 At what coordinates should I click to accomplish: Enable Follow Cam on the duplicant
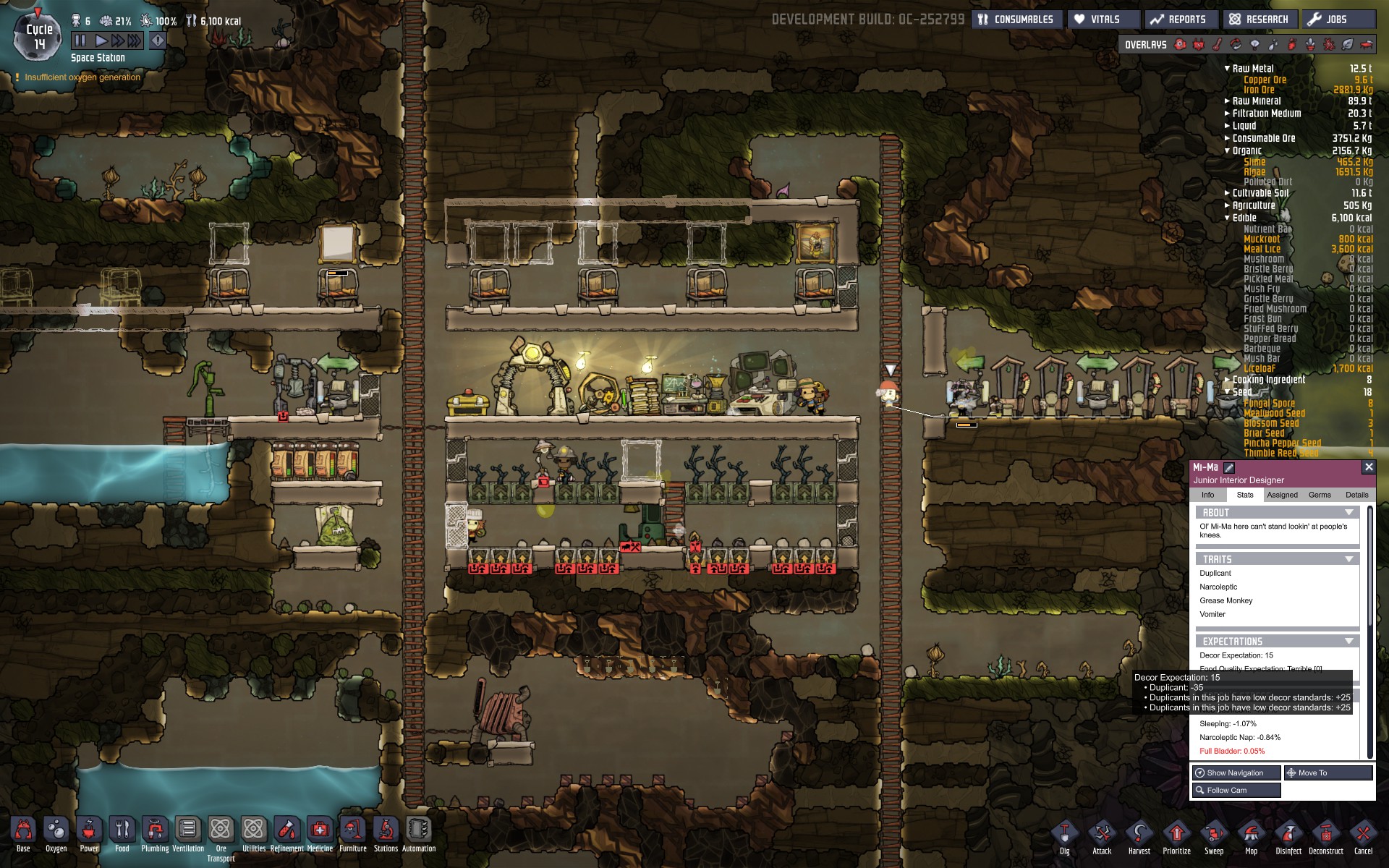coord(1236,790)
